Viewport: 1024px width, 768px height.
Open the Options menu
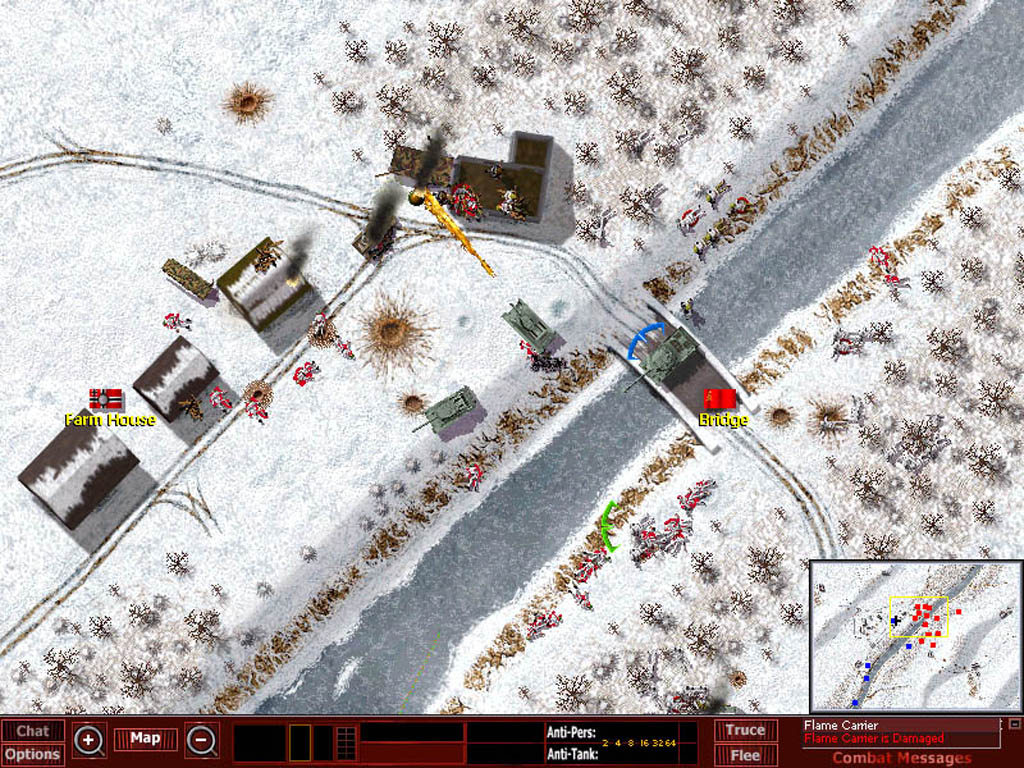32,754
